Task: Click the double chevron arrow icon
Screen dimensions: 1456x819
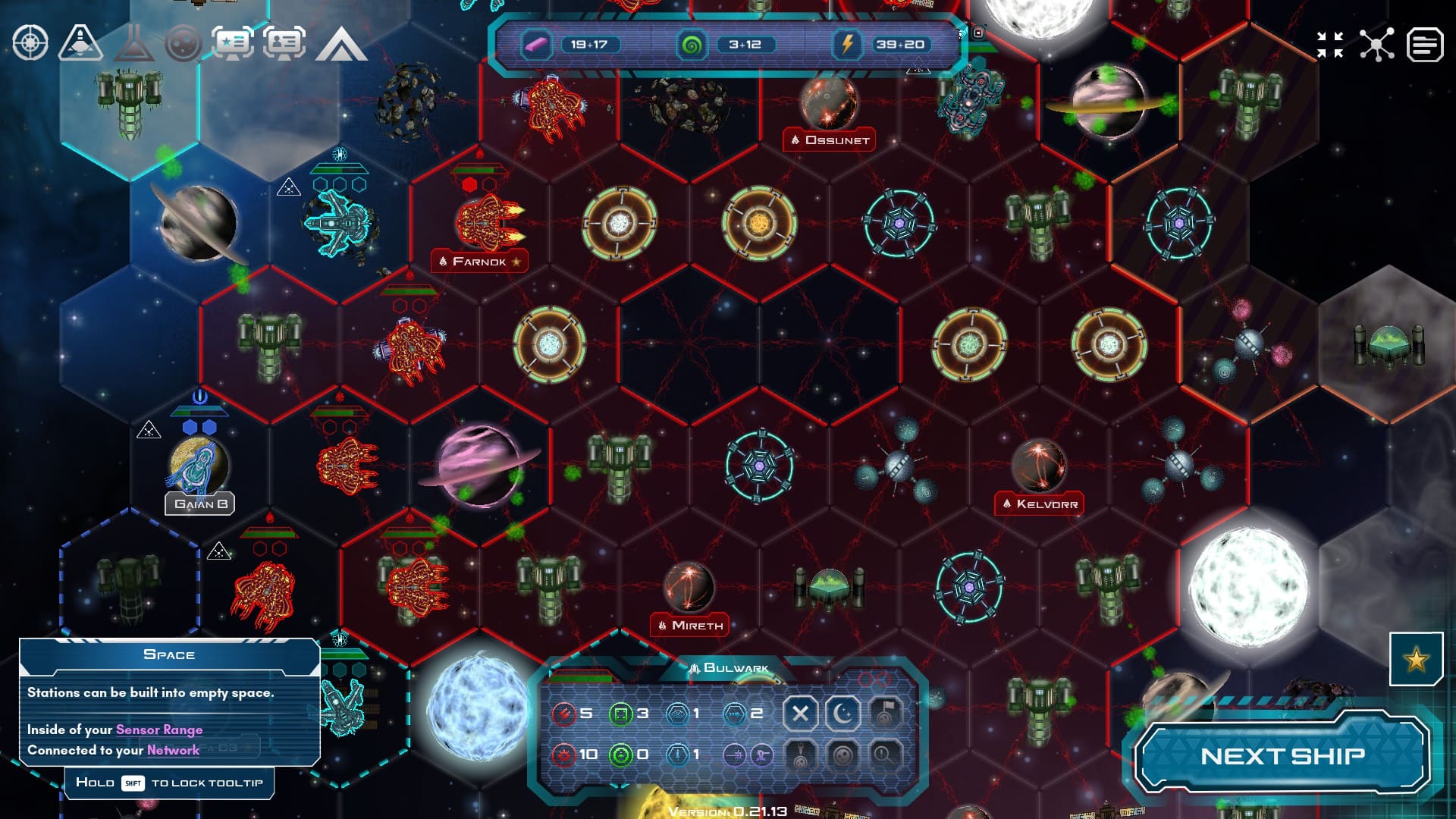Action: click(341, 45)
